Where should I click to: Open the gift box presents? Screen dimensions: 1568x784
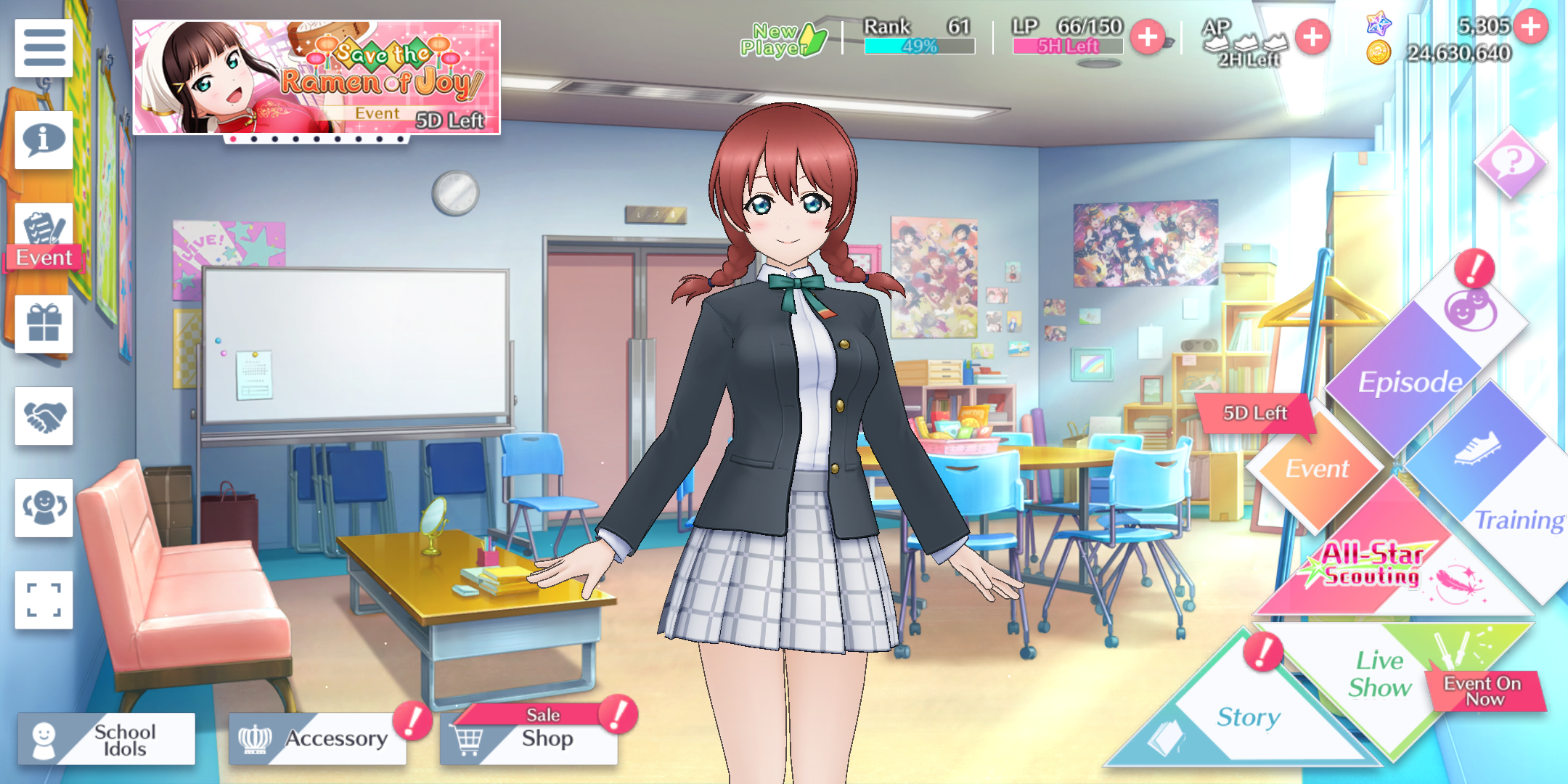(x=44, y=324)
